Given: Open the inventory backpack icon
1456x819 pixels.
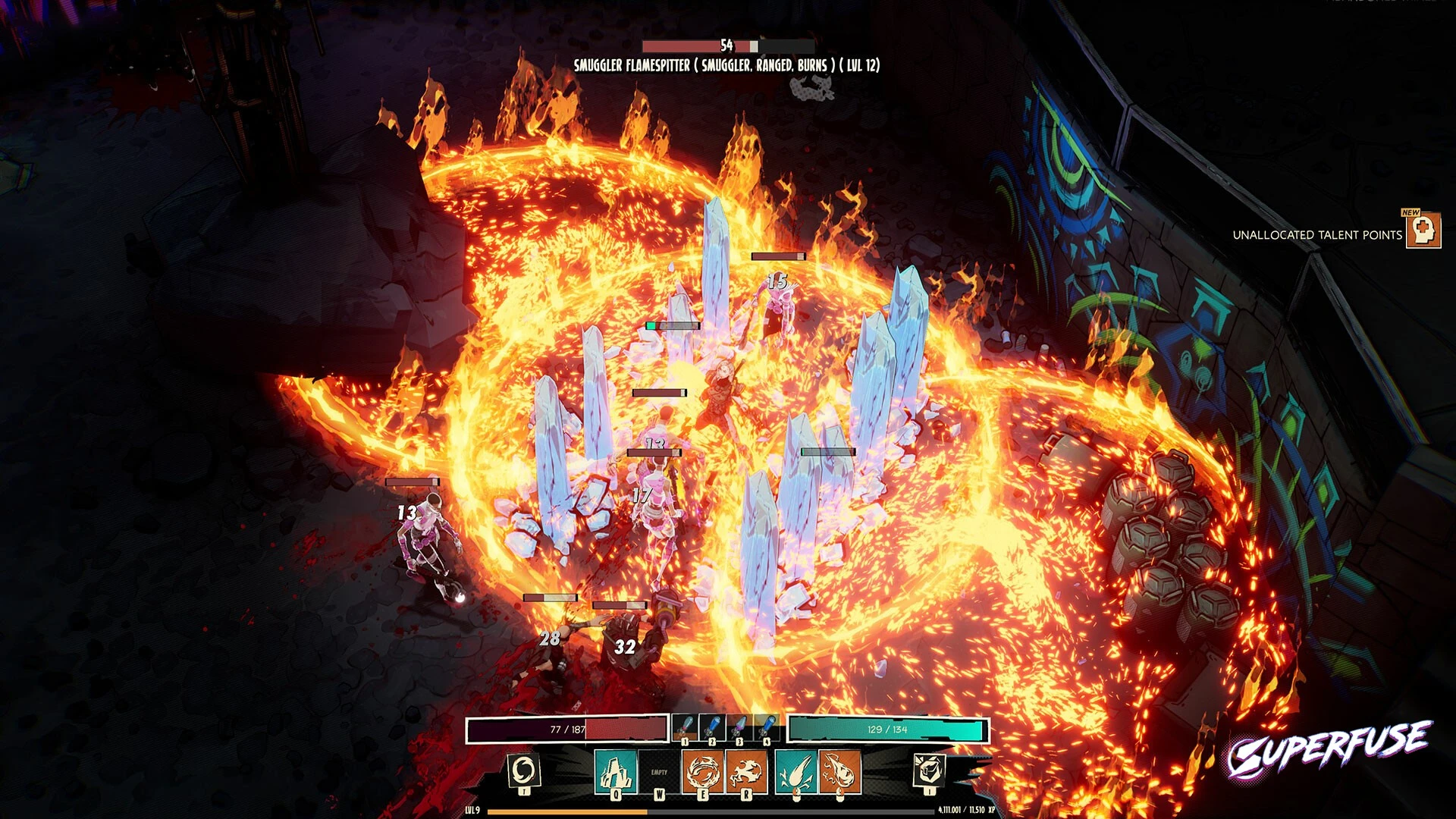Looking at the screenshot, I should pos(929,771).
